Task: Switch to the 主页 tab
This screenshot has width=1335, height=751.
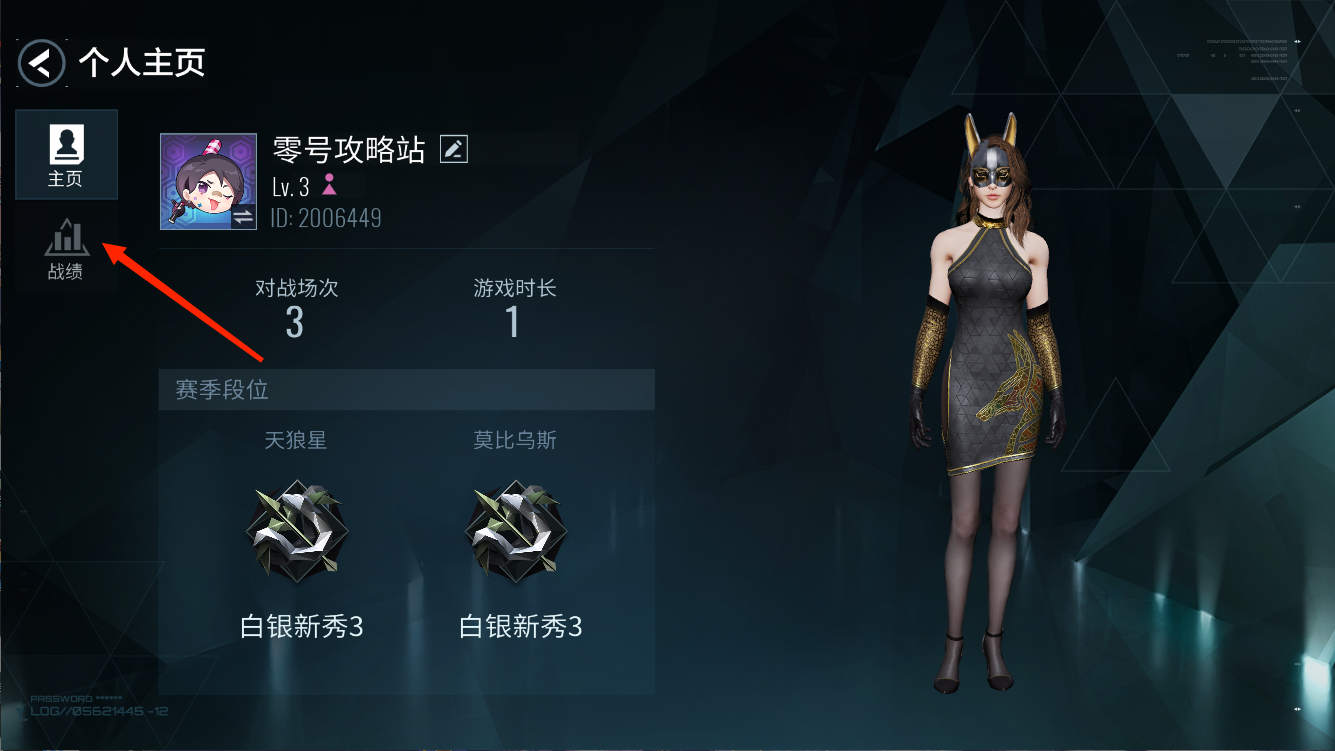Action: 66,153
